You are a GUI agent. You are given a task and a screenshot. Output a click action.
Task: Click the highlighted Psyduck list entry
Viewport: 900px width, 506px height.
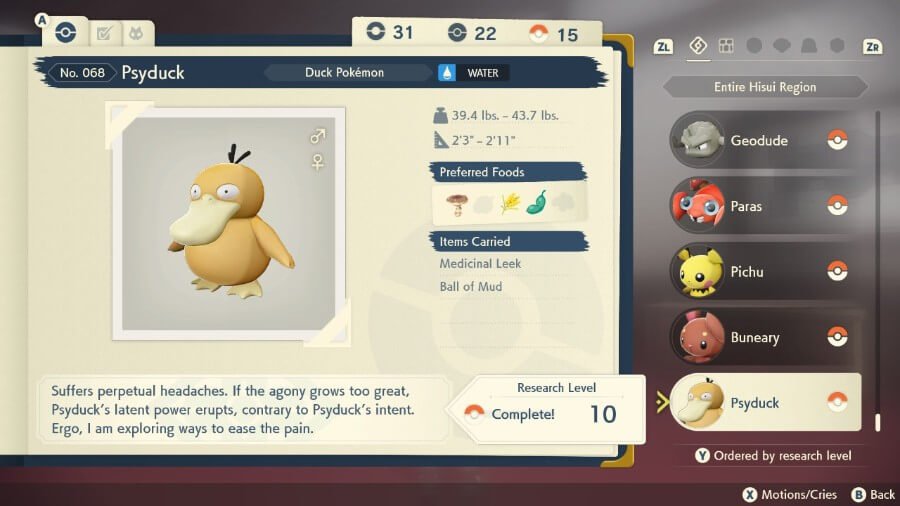click(x=765, y=403)
